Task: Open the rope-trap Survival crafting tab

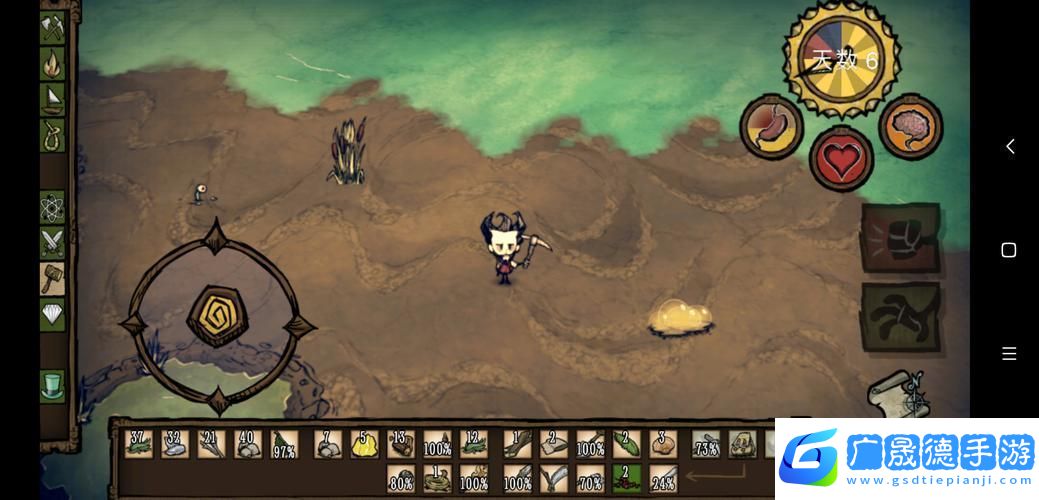Action: point(52,135)
